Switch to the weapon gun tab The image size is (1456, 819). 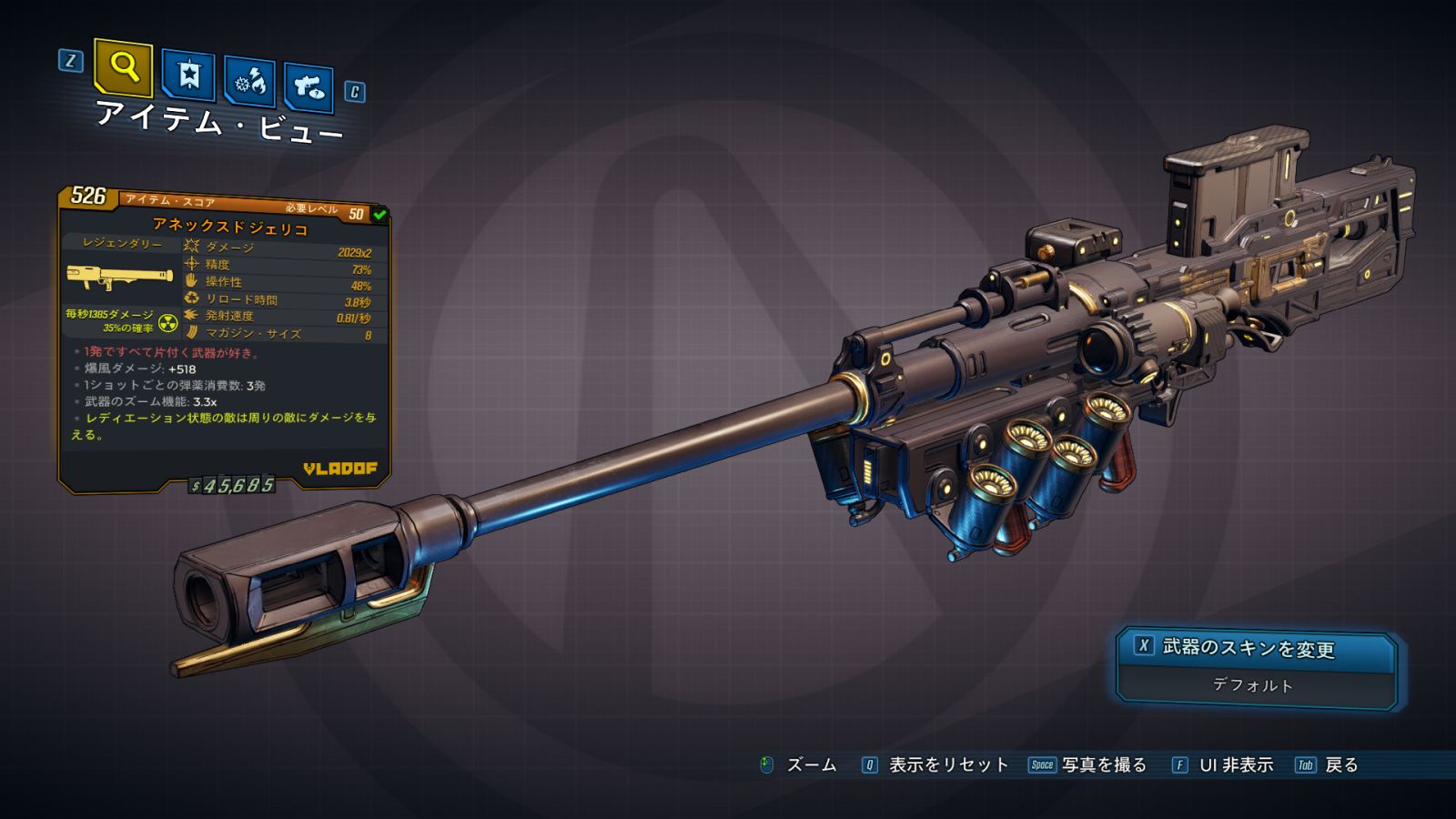[308, 87]
